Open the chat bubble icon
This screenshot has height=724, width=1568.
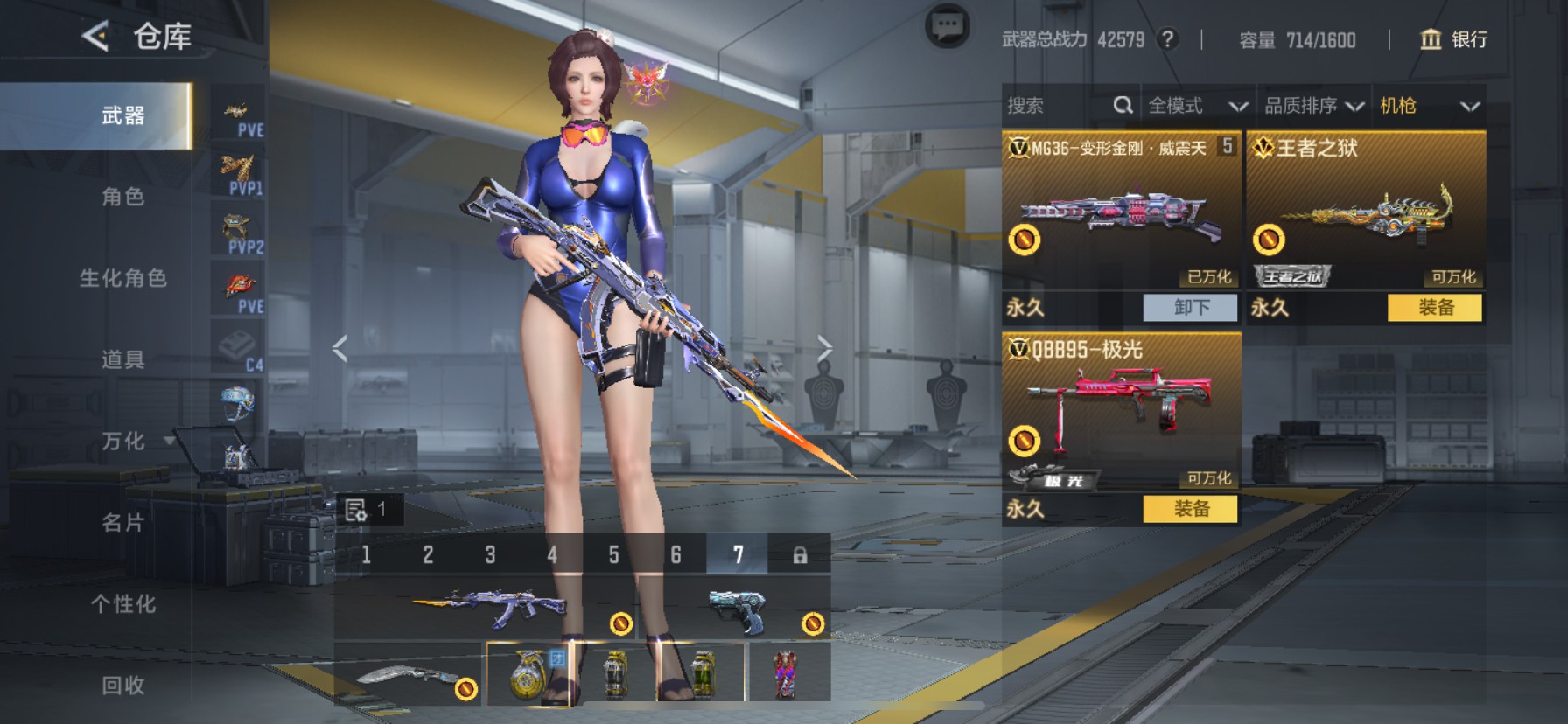(x=947, y=27)
